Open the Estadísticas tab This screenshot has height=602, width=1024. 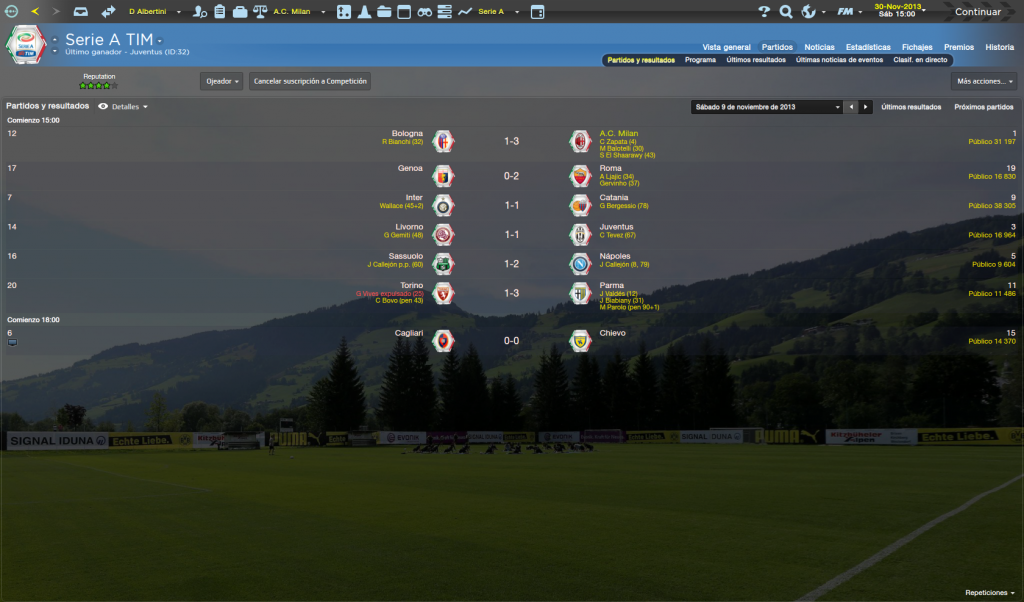pyautogui.click(x=868, y=47)
